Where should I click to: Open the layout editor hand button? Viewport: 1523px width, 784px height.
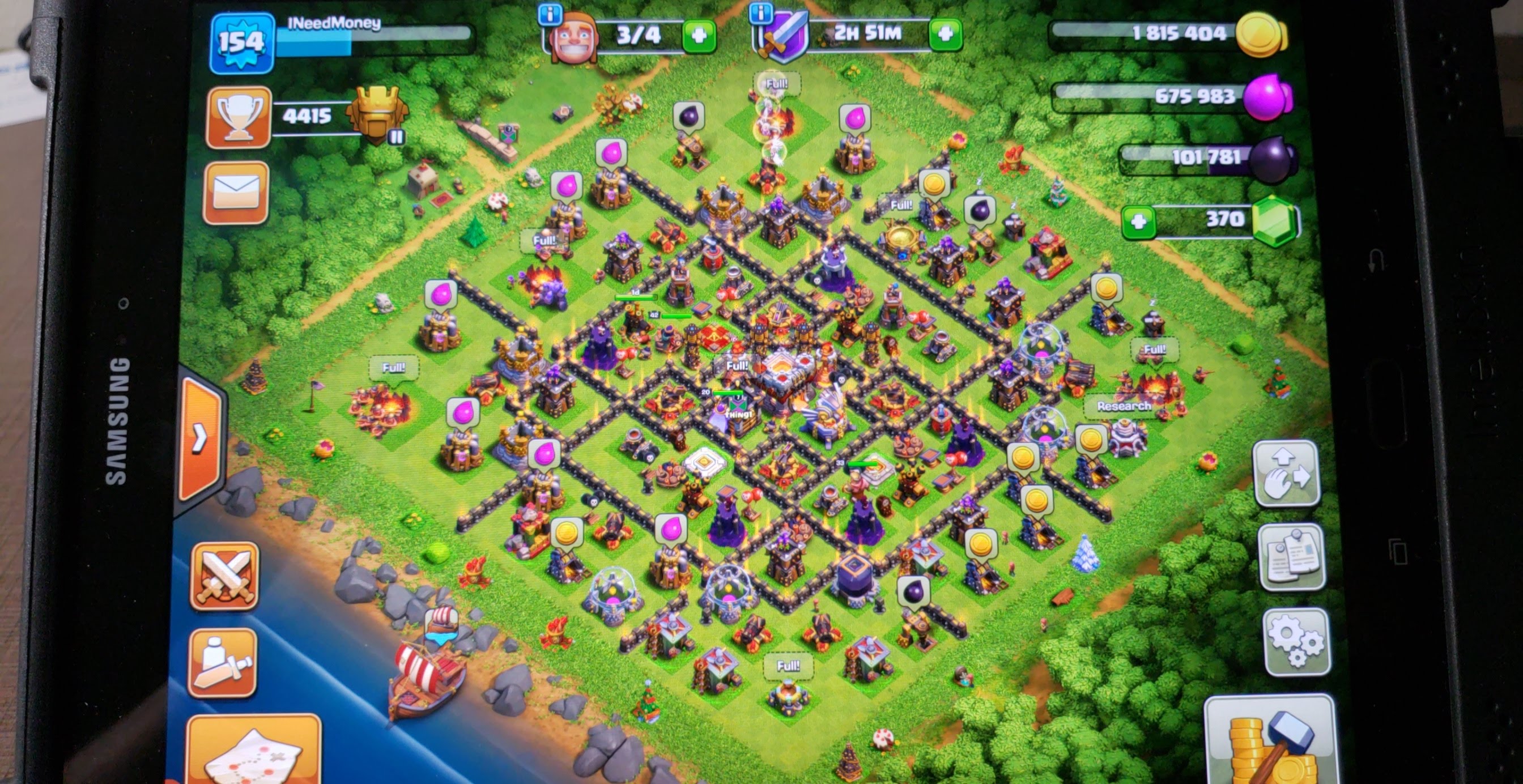coord(1287,474)
